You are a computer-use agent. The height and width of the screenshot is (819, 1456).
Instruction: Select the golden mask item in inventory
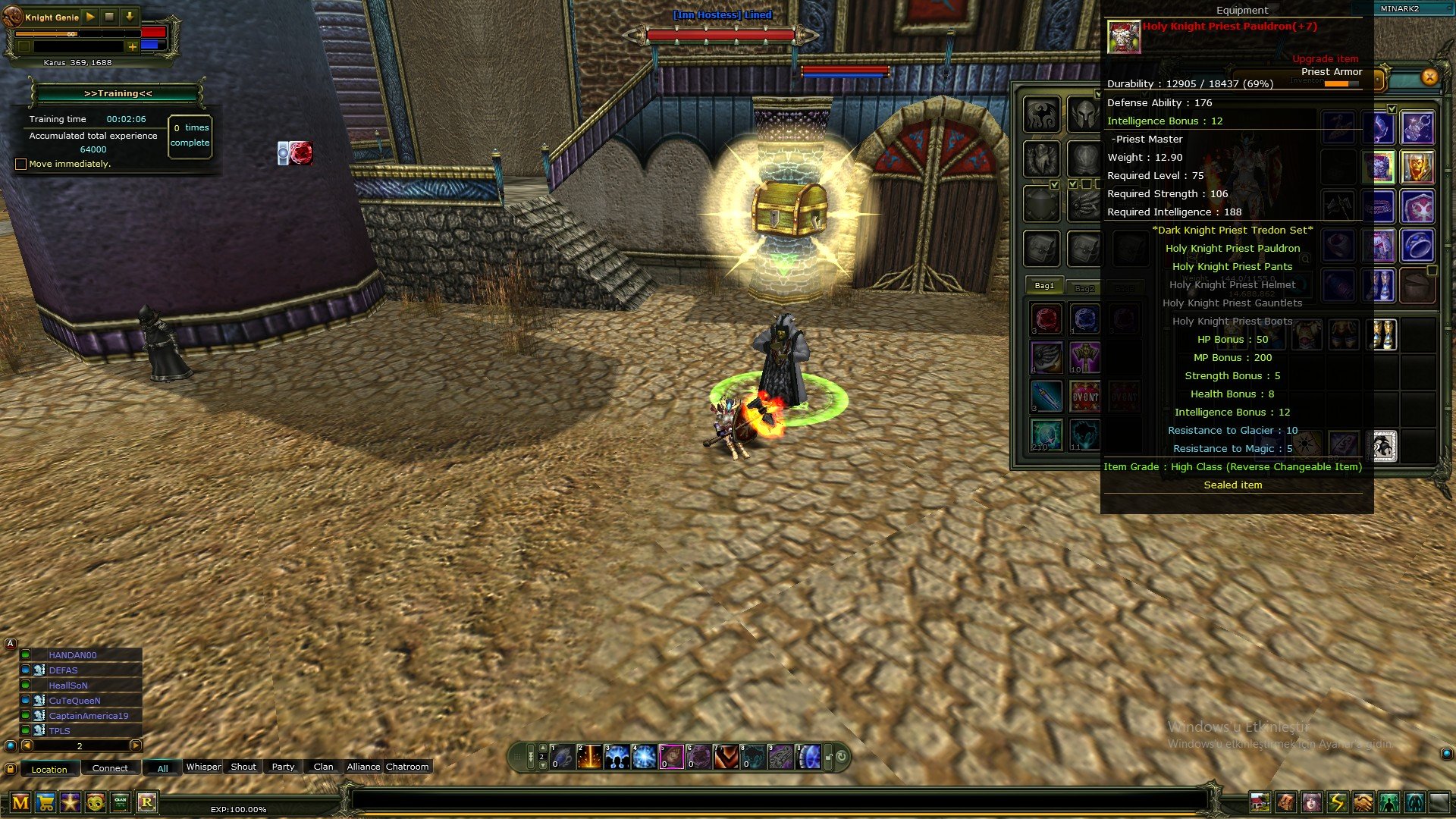point(1417,167)
